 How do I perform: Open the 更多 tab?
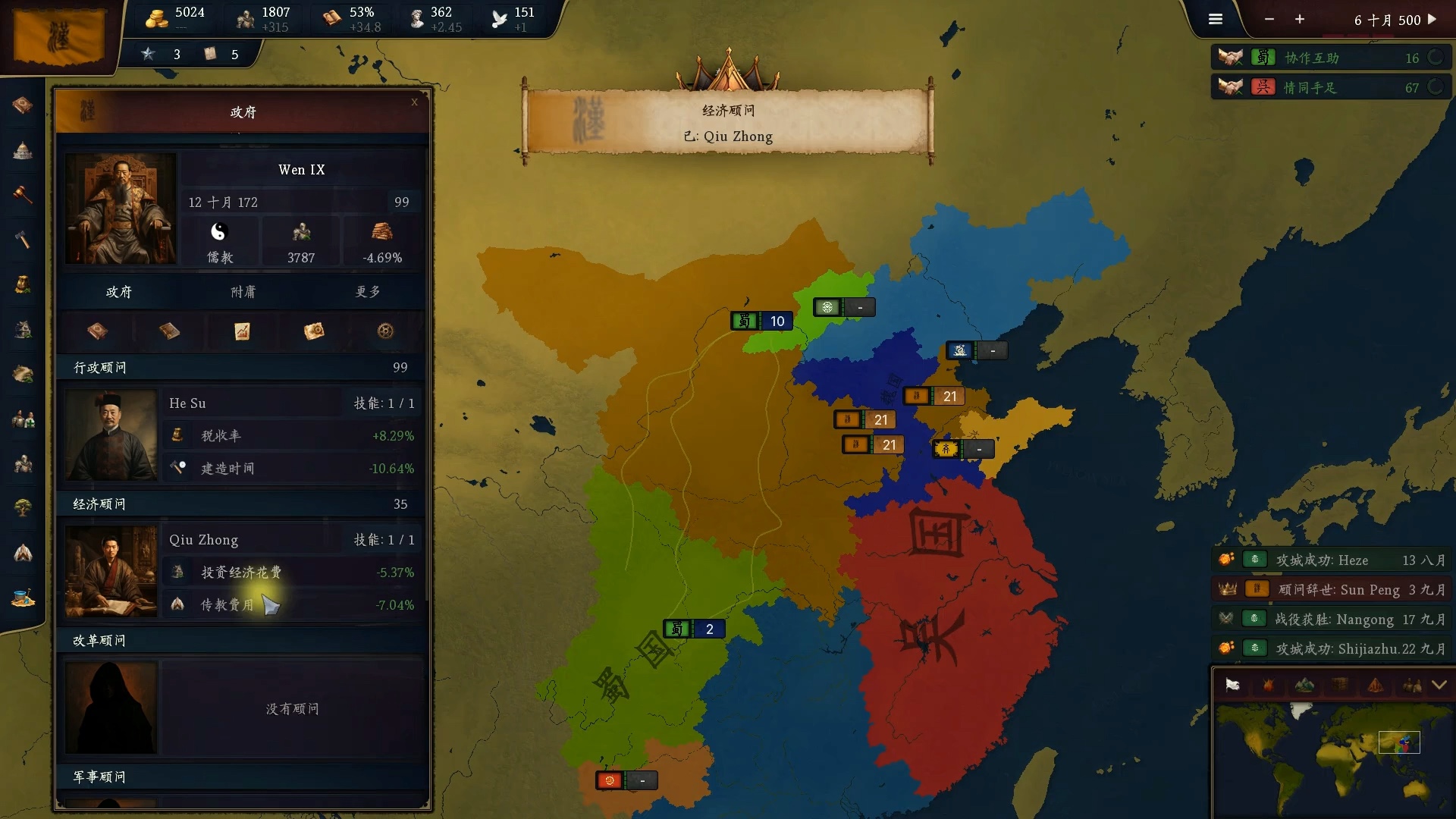(x=368, y=292)
